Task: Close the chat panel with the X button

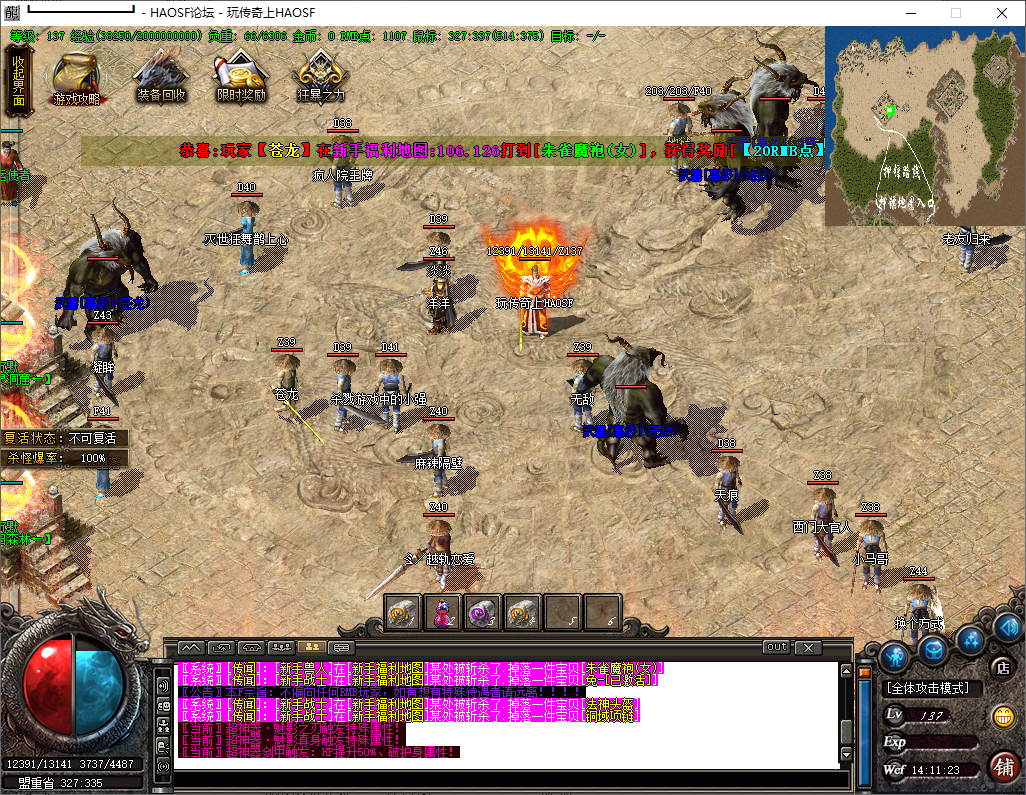Action: coord(808,647)
